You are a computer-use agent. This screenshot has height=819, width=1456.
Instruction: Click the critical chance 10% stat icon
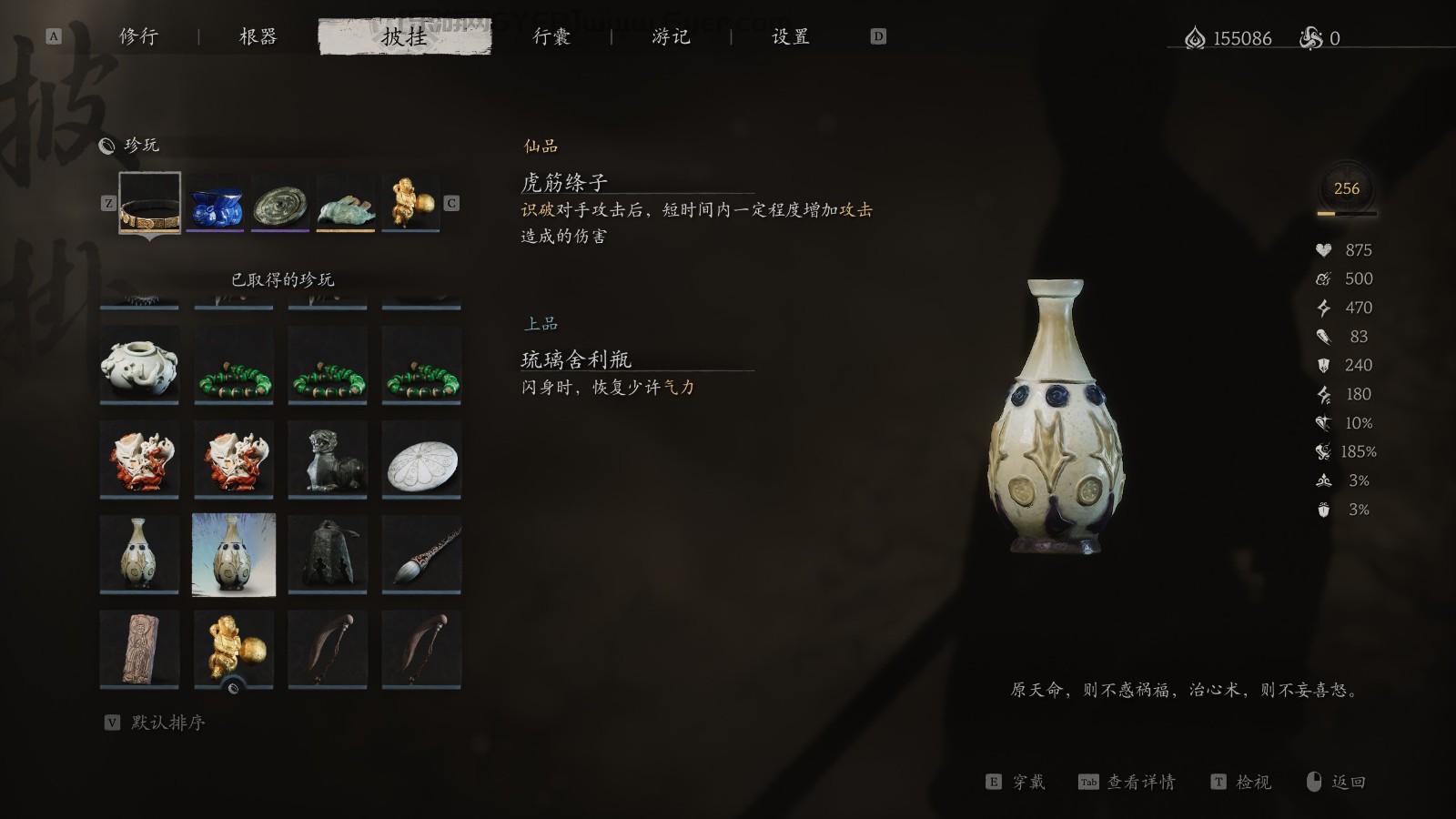tap(1324, 422)
